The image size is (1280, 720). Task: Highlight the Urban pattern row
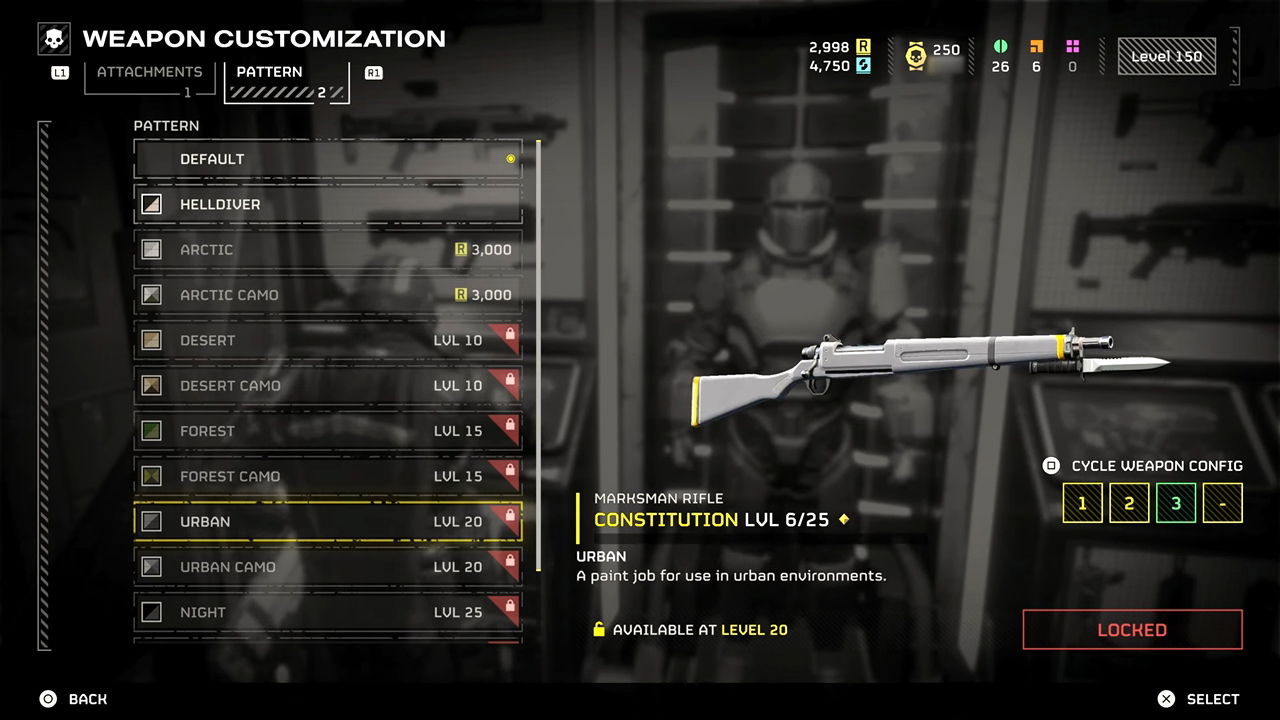pyautogui.click(x=328, y=522)
